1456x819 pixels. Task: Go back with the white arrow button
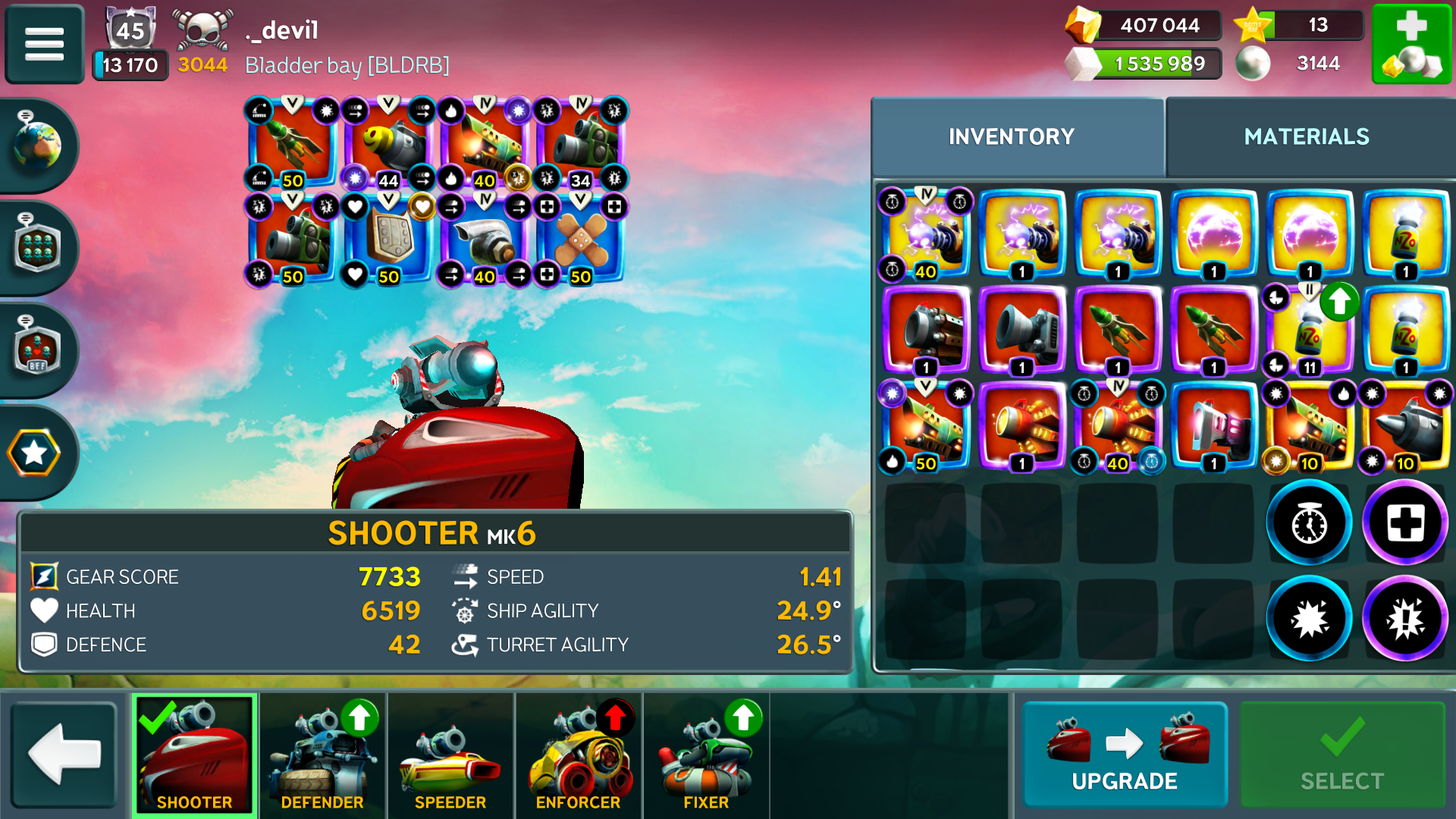coord(64,754)
